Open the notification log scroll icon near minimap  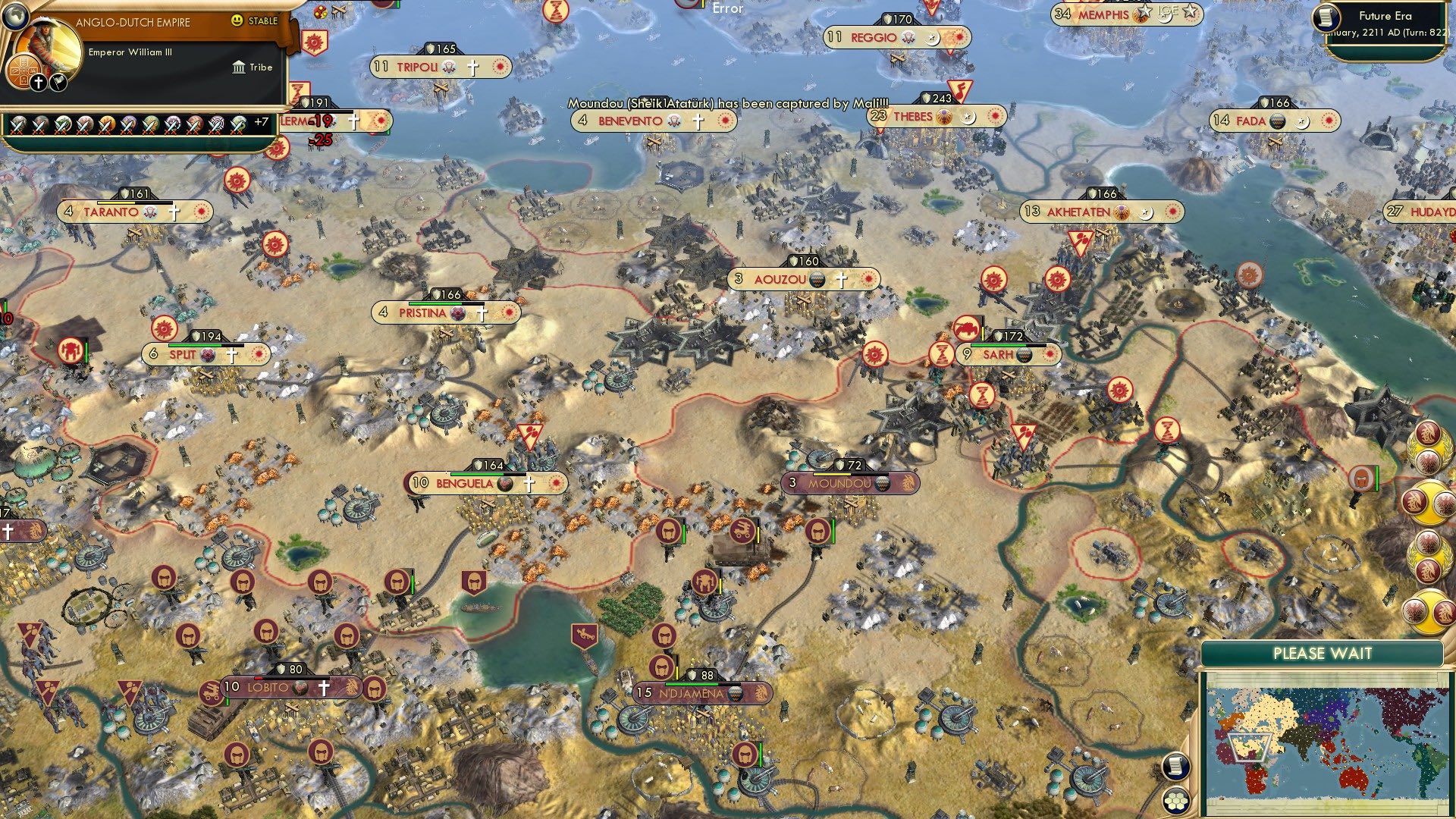[x=1175, y=766]
